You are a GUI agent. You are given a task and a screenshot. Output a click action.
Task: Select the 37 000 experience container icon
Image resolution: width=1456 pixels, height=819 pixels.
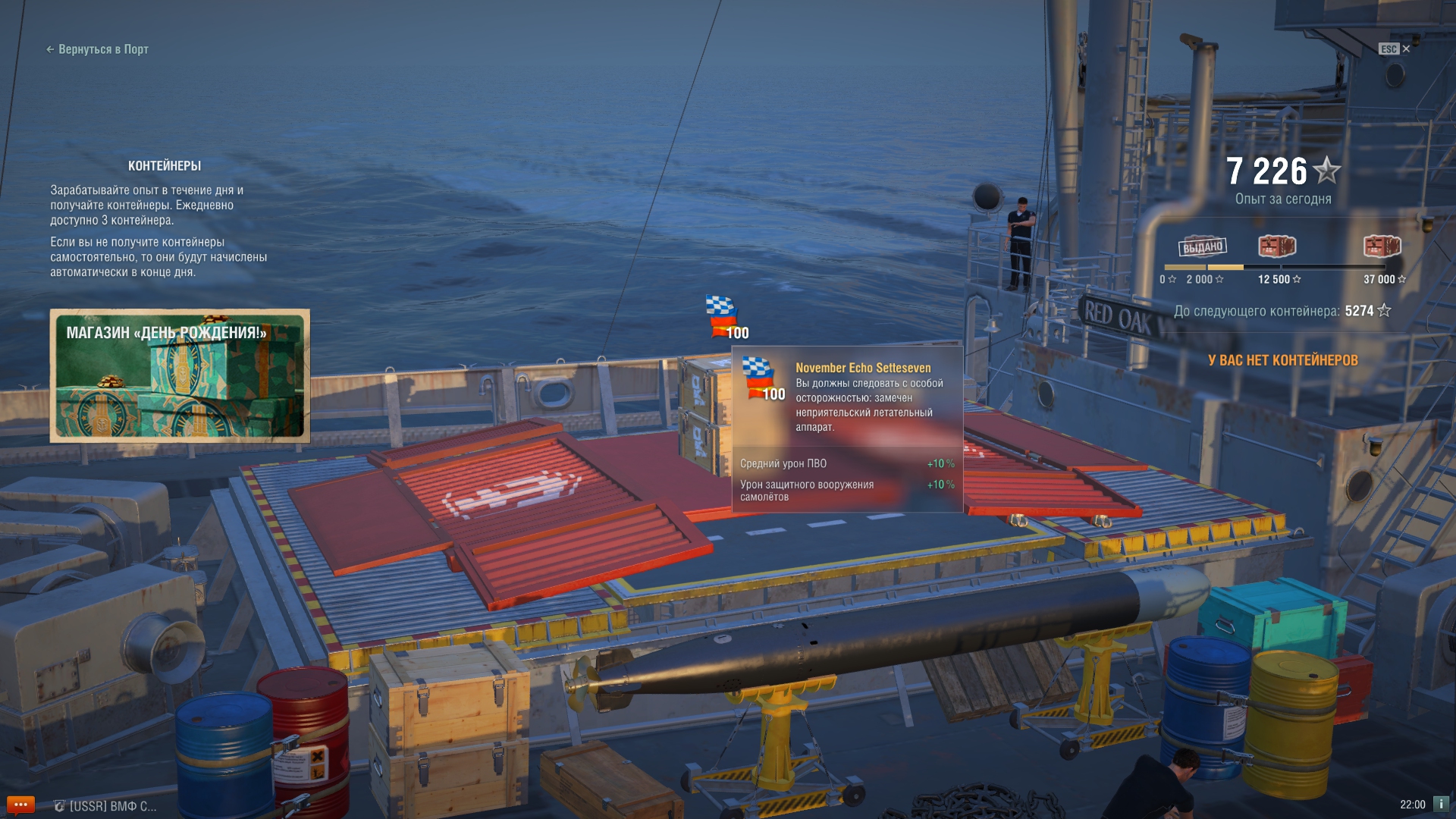1382,246
